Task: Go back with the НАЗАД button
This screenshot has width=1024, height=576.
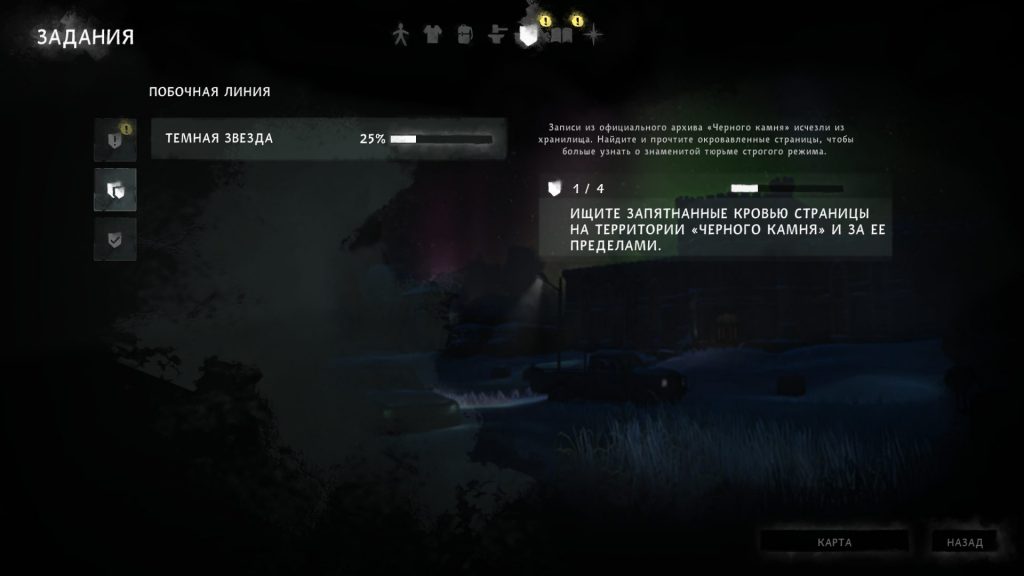Action: pos(964,542)
